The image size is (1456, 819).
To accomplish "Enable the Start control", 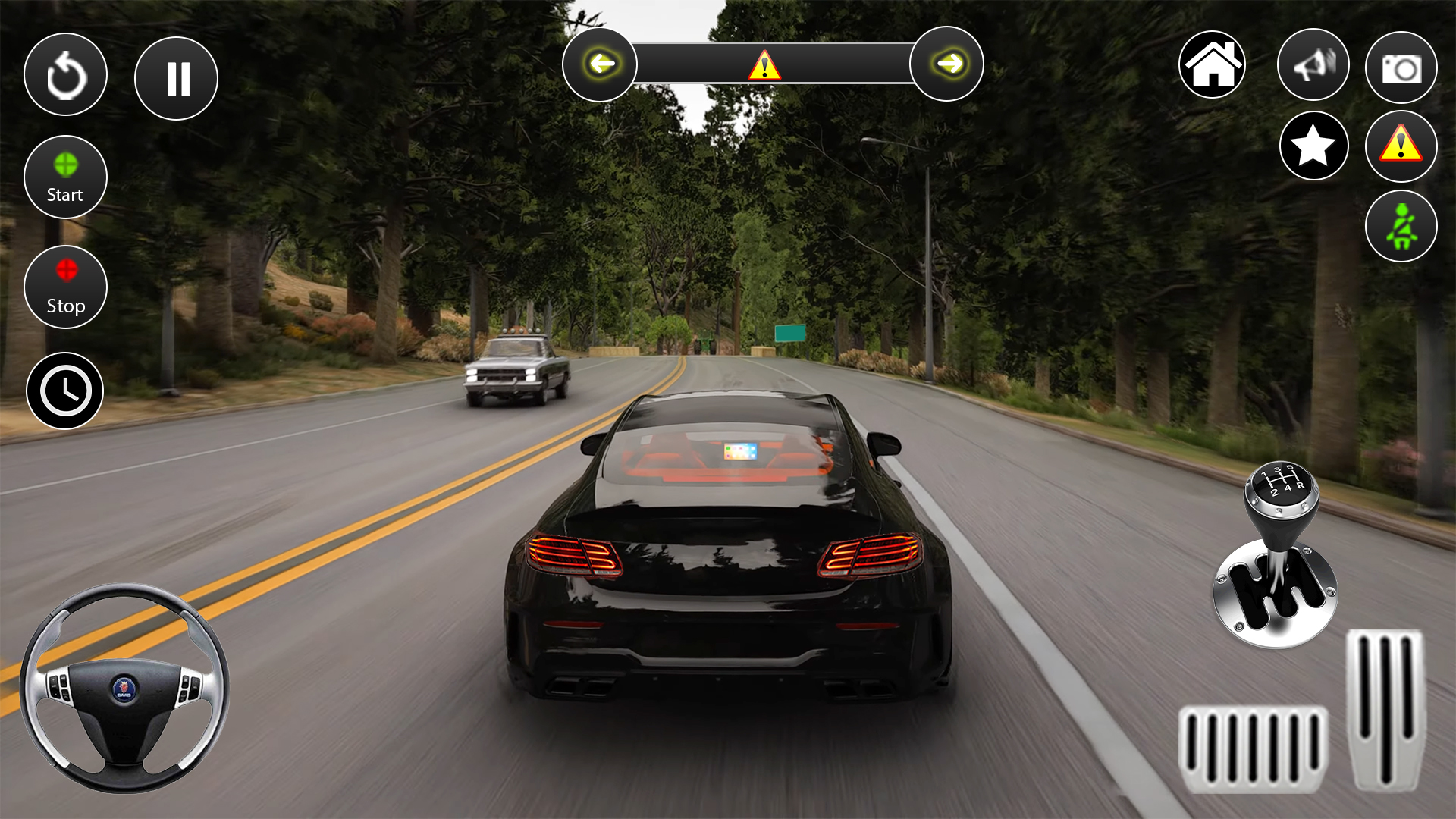I will [x=65, y=176].
